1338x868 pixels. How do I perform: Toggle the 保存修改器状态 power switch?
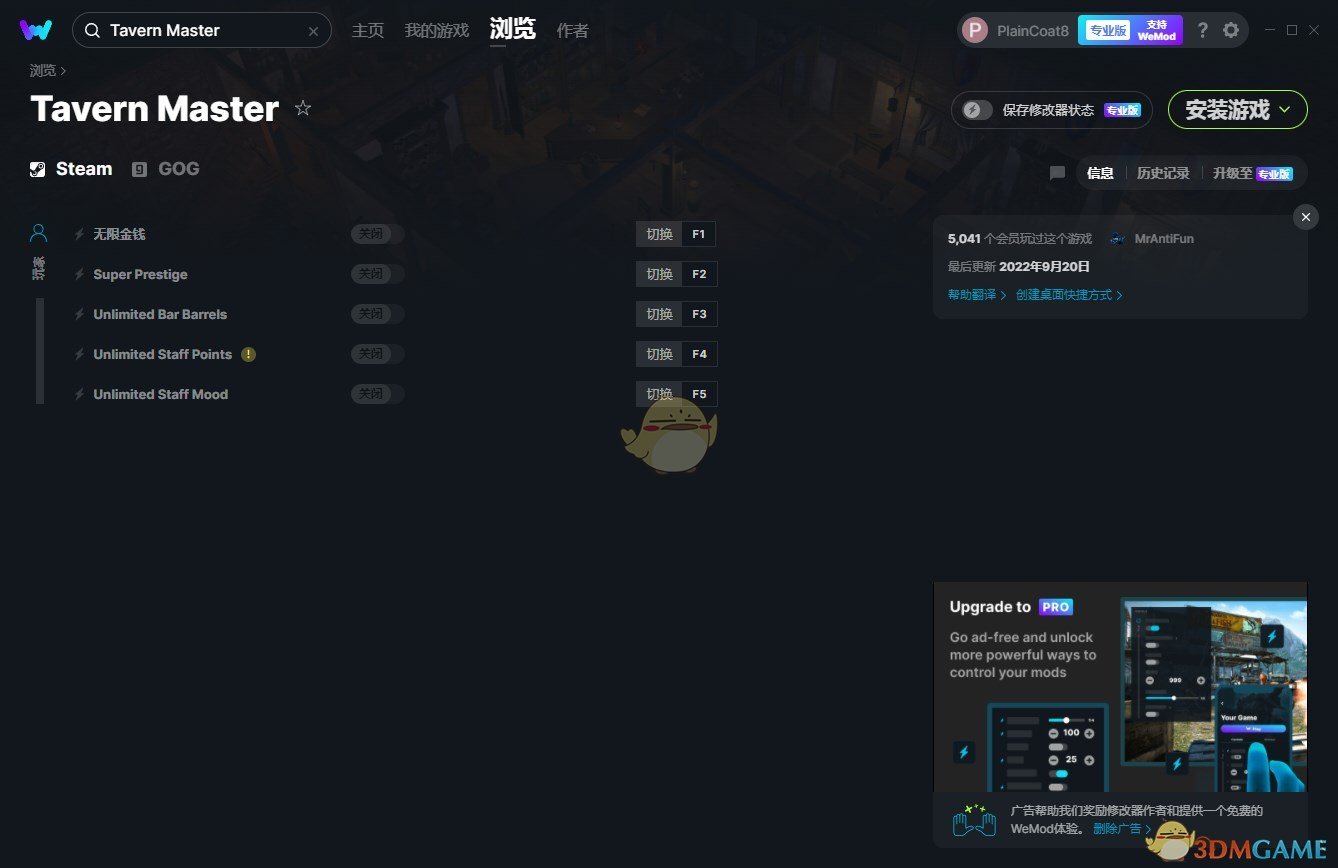tap(975, 109)
